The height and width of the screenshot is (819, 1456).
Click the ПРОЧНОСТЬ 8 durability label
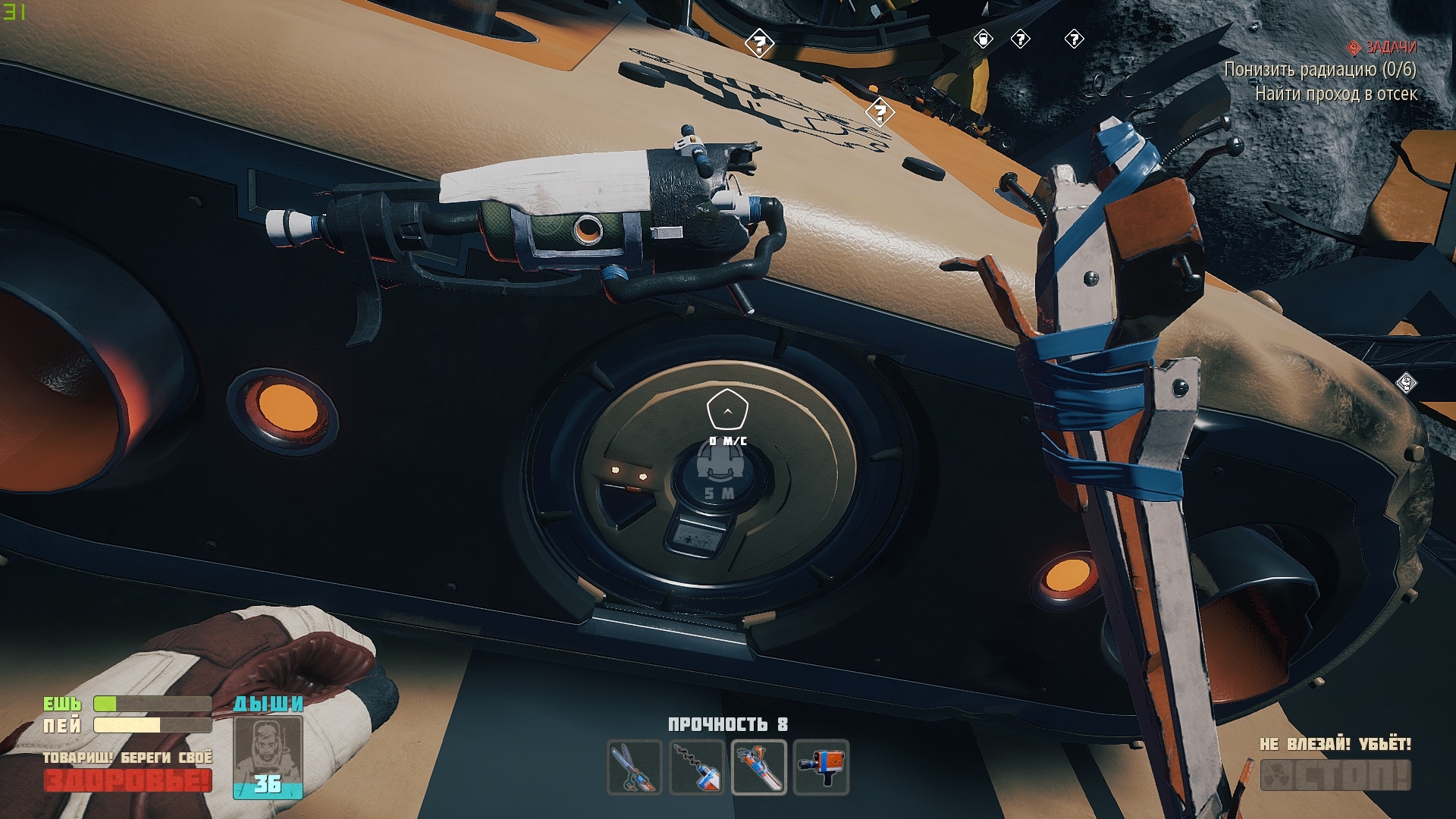pos(730,724)
